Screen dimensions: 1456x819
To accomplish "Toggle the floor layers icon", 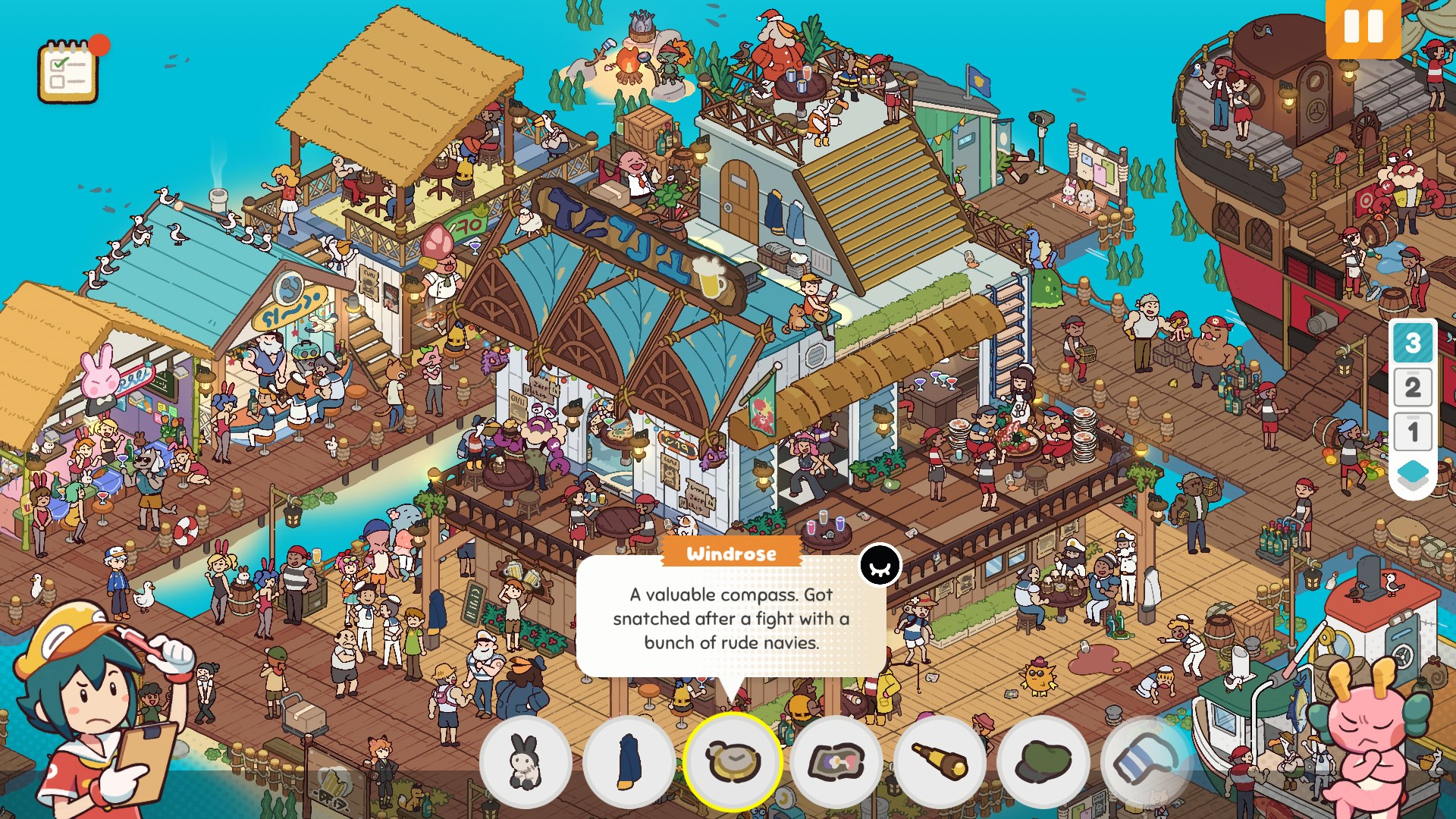I will [1412, 476].
